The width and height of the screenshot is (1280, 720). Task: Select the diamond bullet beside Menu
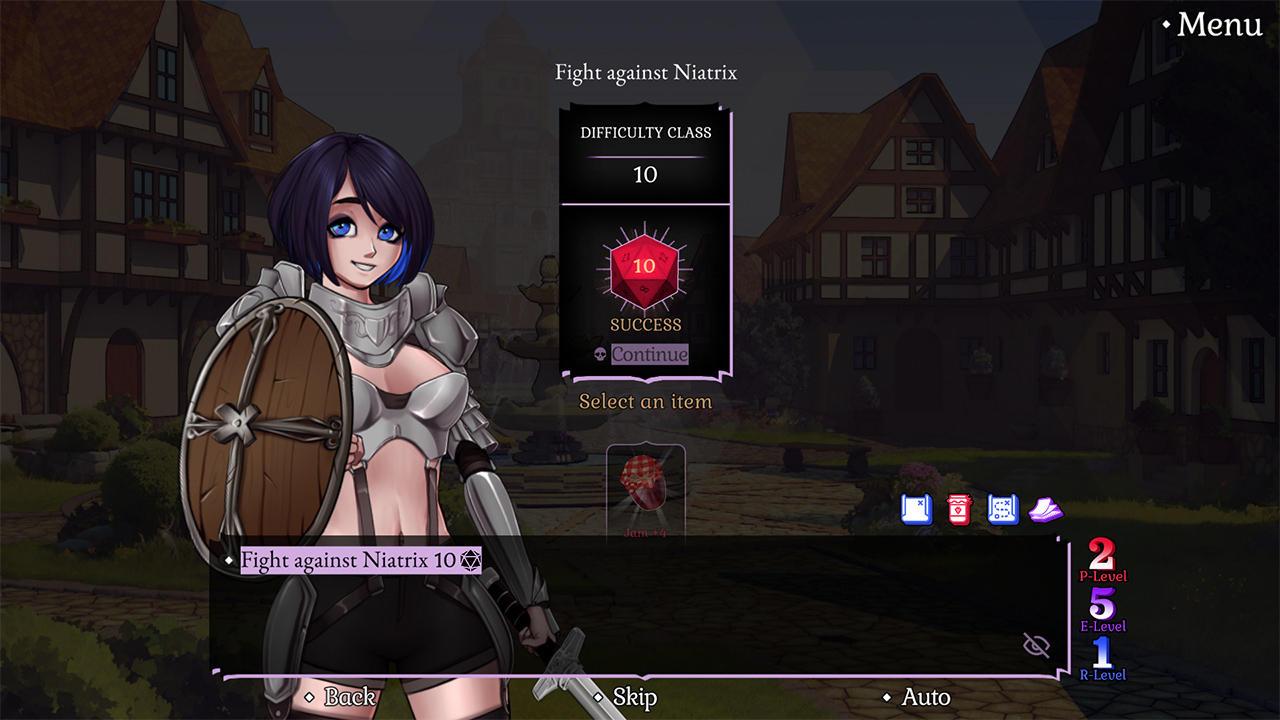1166,25
